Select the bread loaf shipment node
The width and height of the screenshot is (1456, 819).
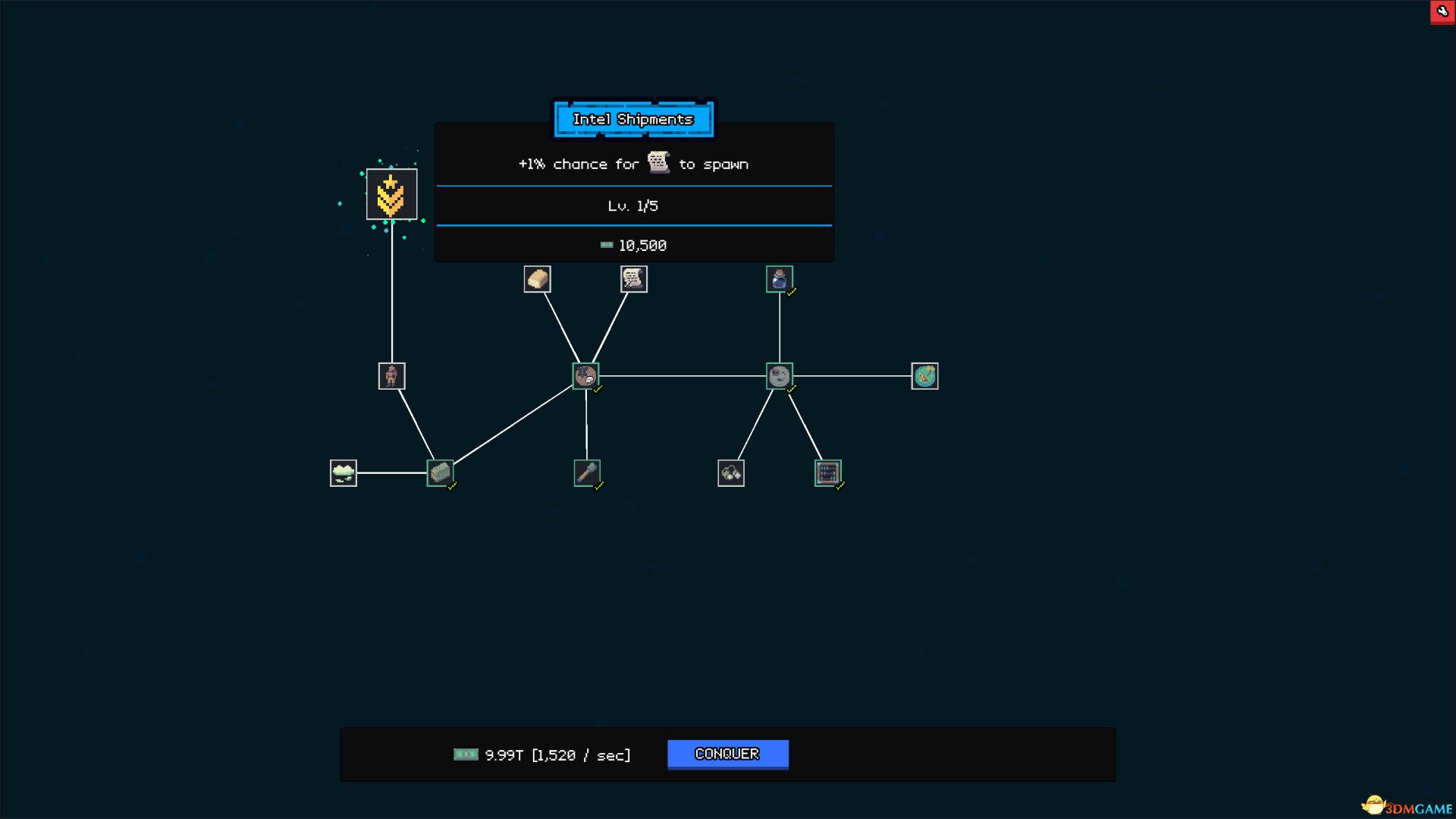click(x=538, y=279)
